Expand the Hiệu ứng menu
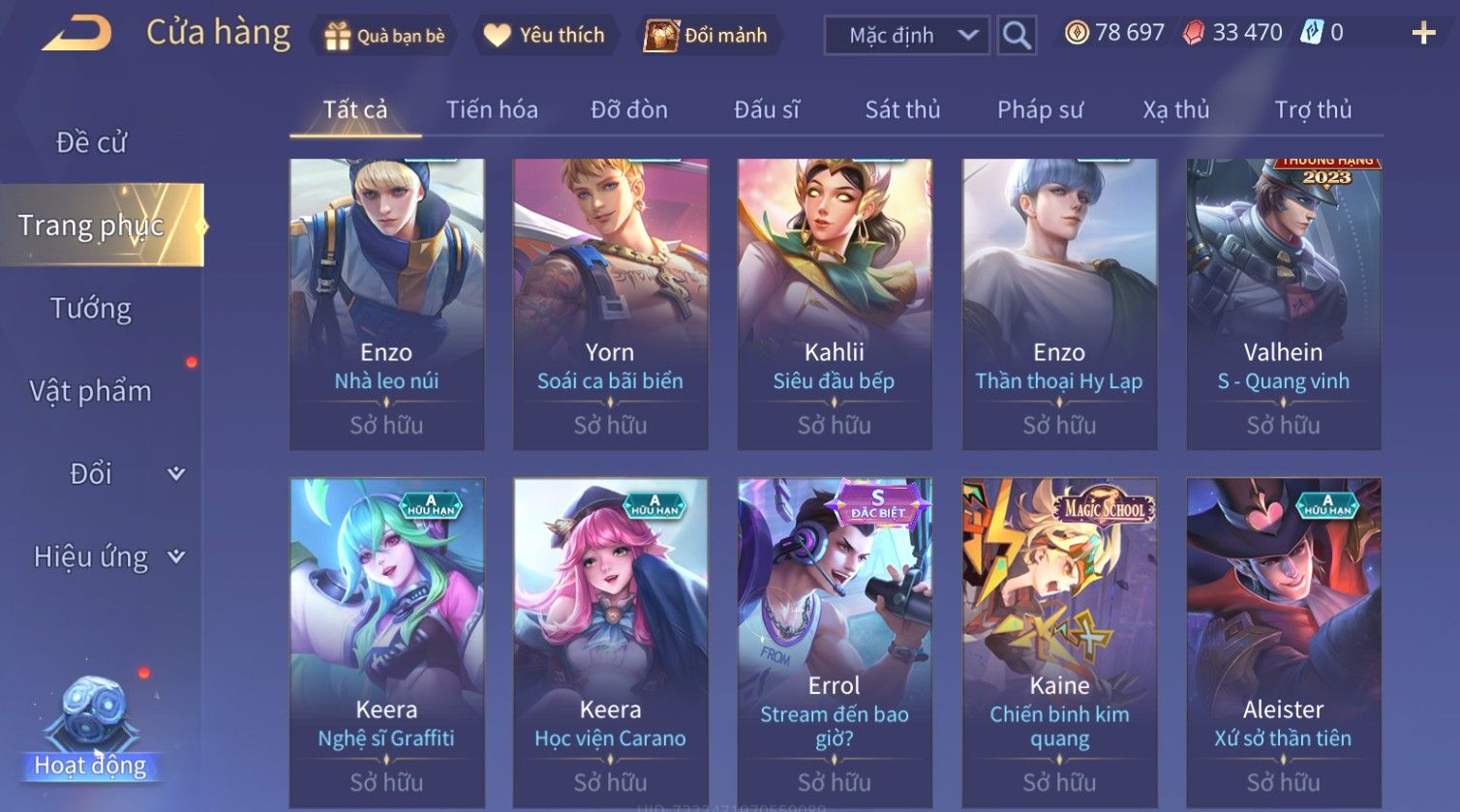This screenshot has width=1460, height=812. pos(106,556)
